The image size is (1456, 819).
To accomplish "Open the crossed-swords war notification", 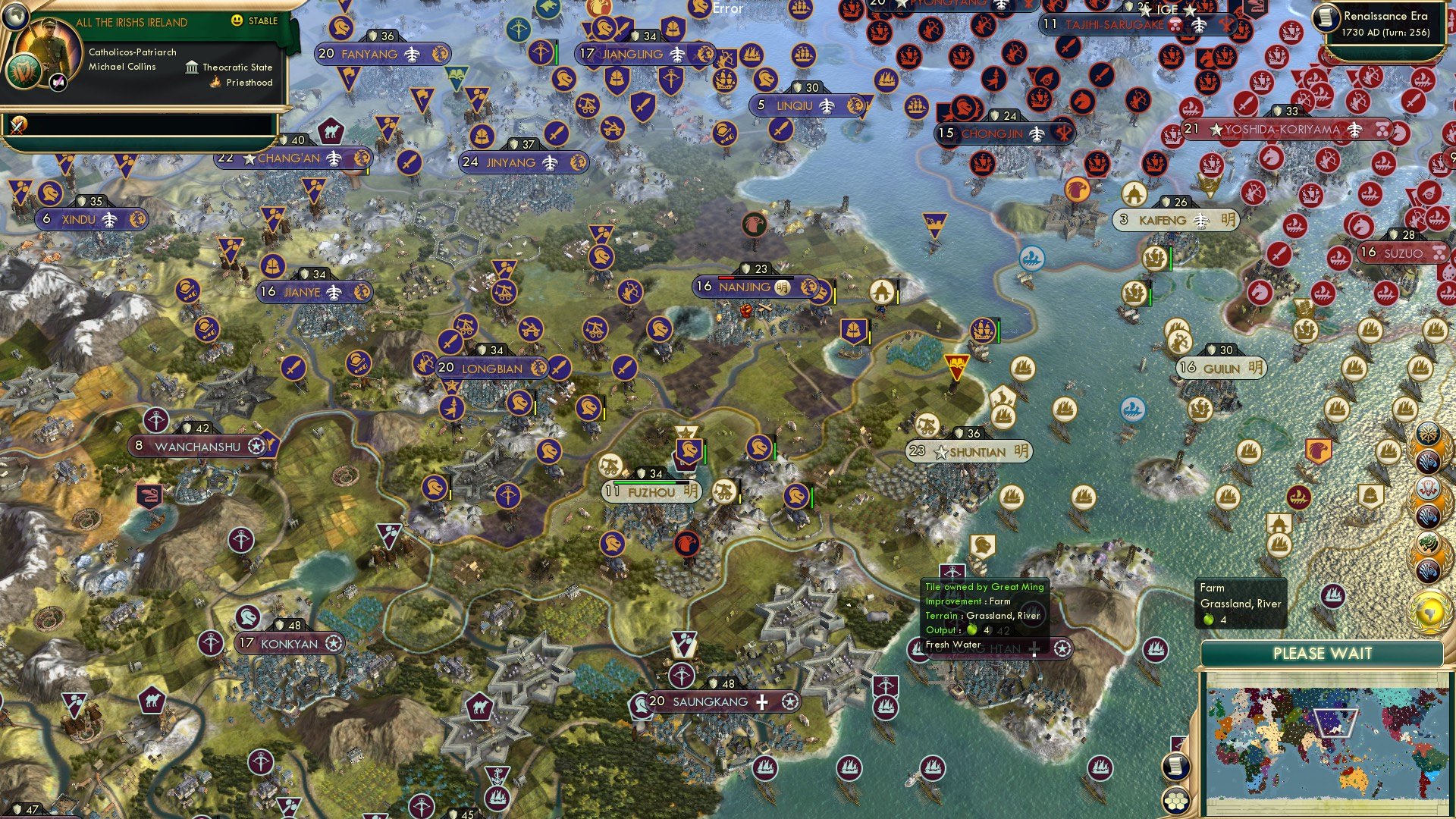I will [18, 127].
